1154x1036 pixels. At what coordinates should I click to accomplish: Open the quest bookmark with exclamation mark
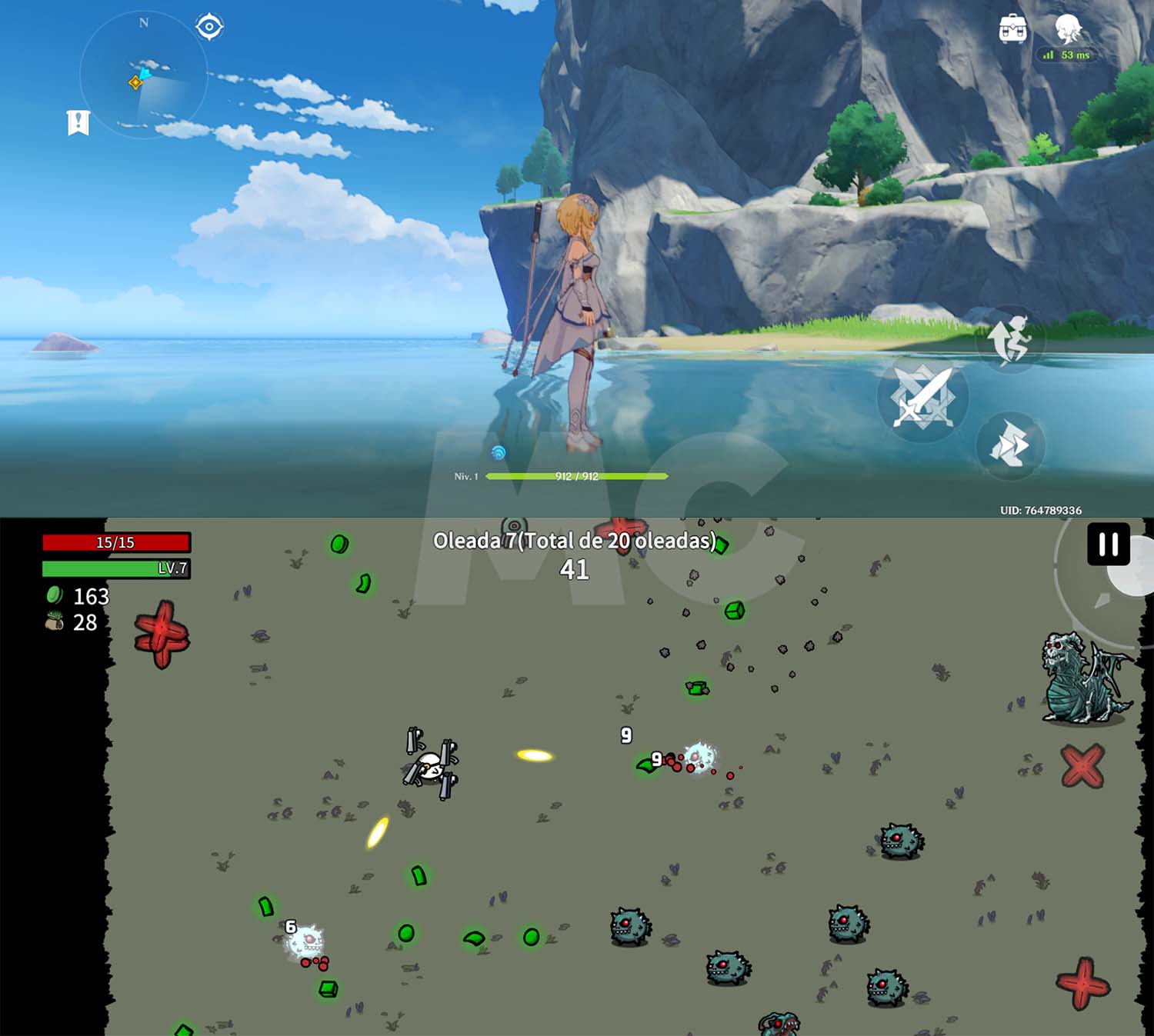tap(78, 122)
